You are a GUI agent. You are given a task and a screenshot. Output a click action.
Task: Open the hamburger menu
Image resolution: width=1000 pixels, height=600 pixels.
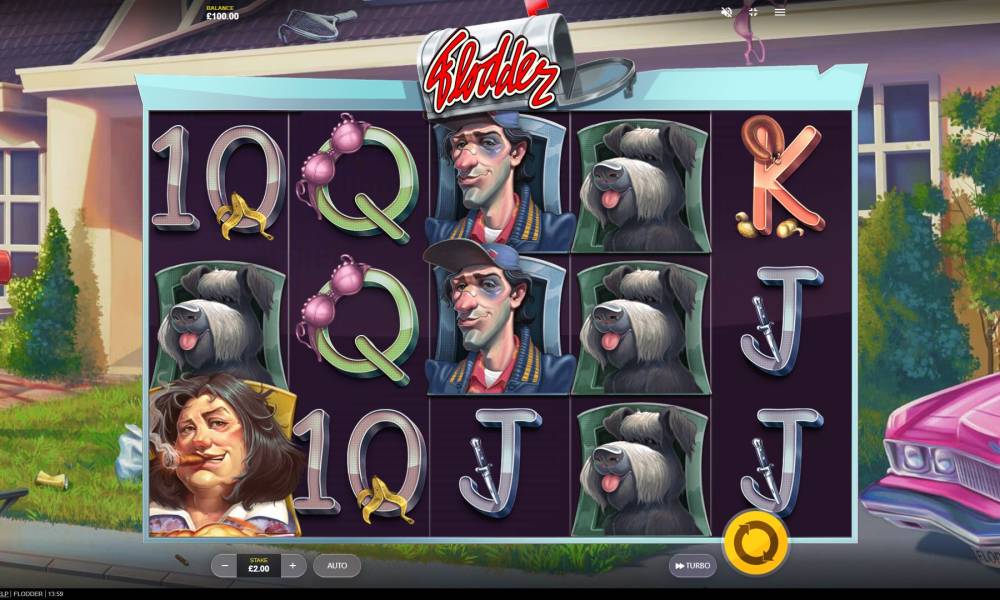tap(780, 12)
